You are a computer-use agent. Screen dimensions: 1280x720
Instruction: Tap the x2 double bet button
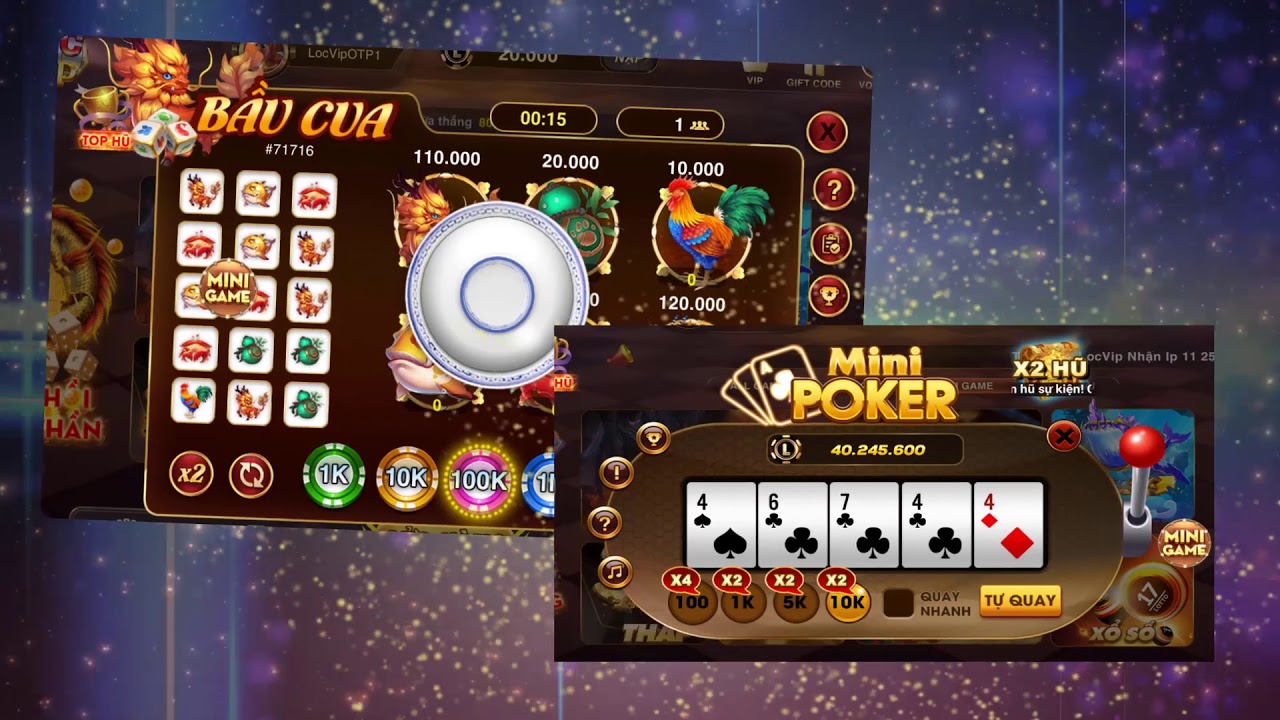(191, 473)
